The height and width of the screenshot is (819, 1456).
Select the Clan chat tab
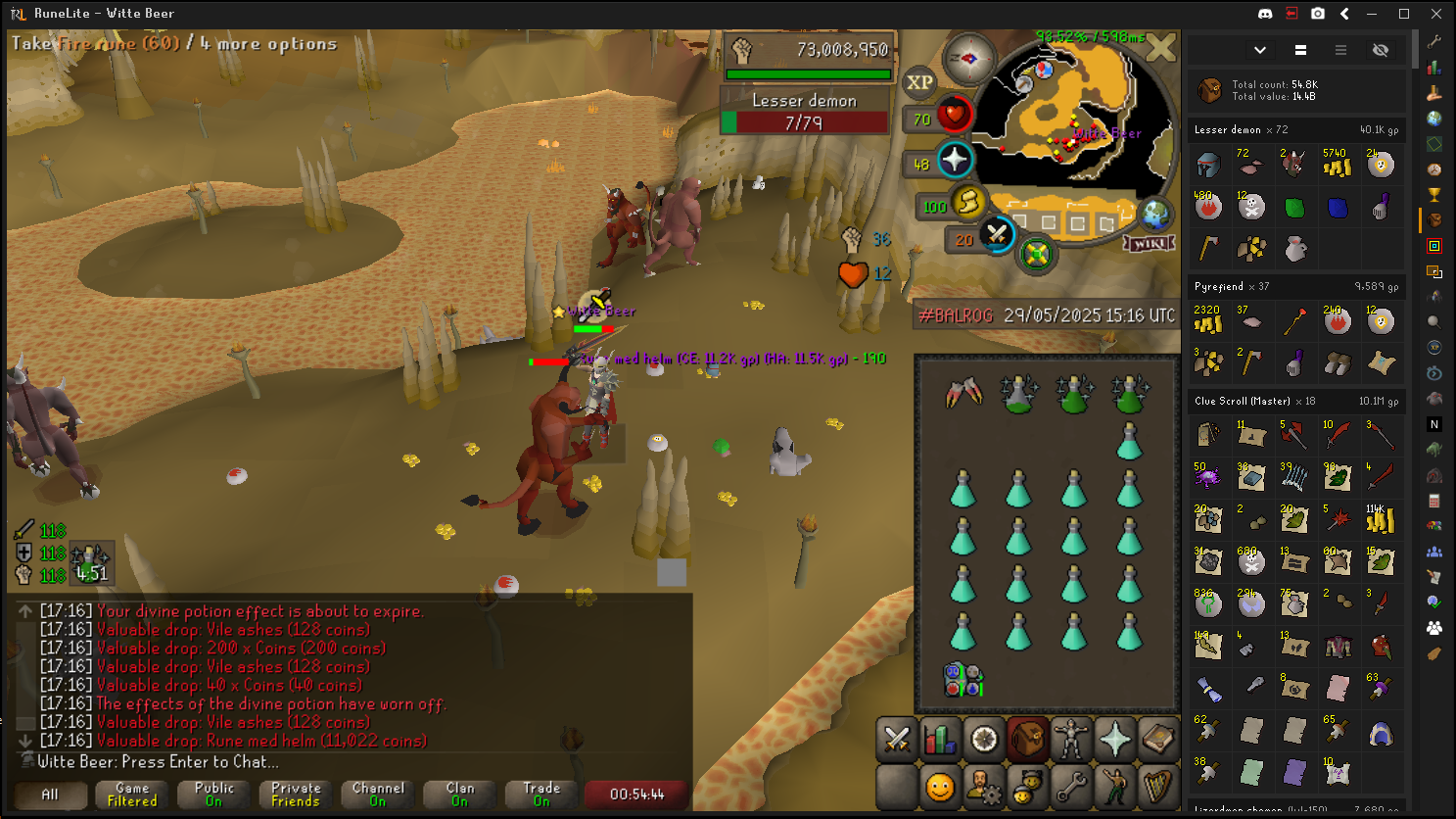click(459, 795)
